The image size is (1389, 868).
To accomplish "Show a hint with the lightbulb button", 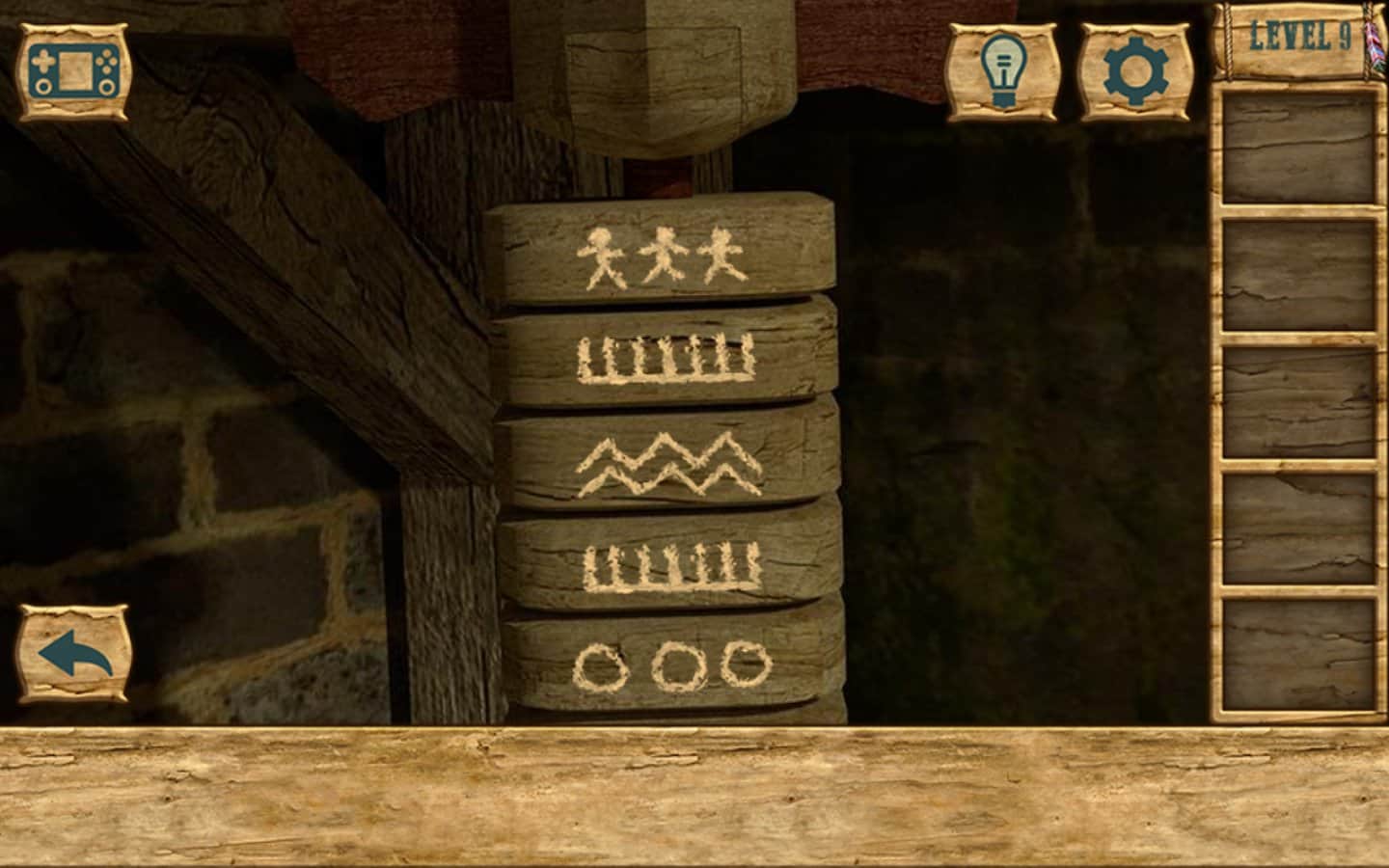I will (1003, 72).
